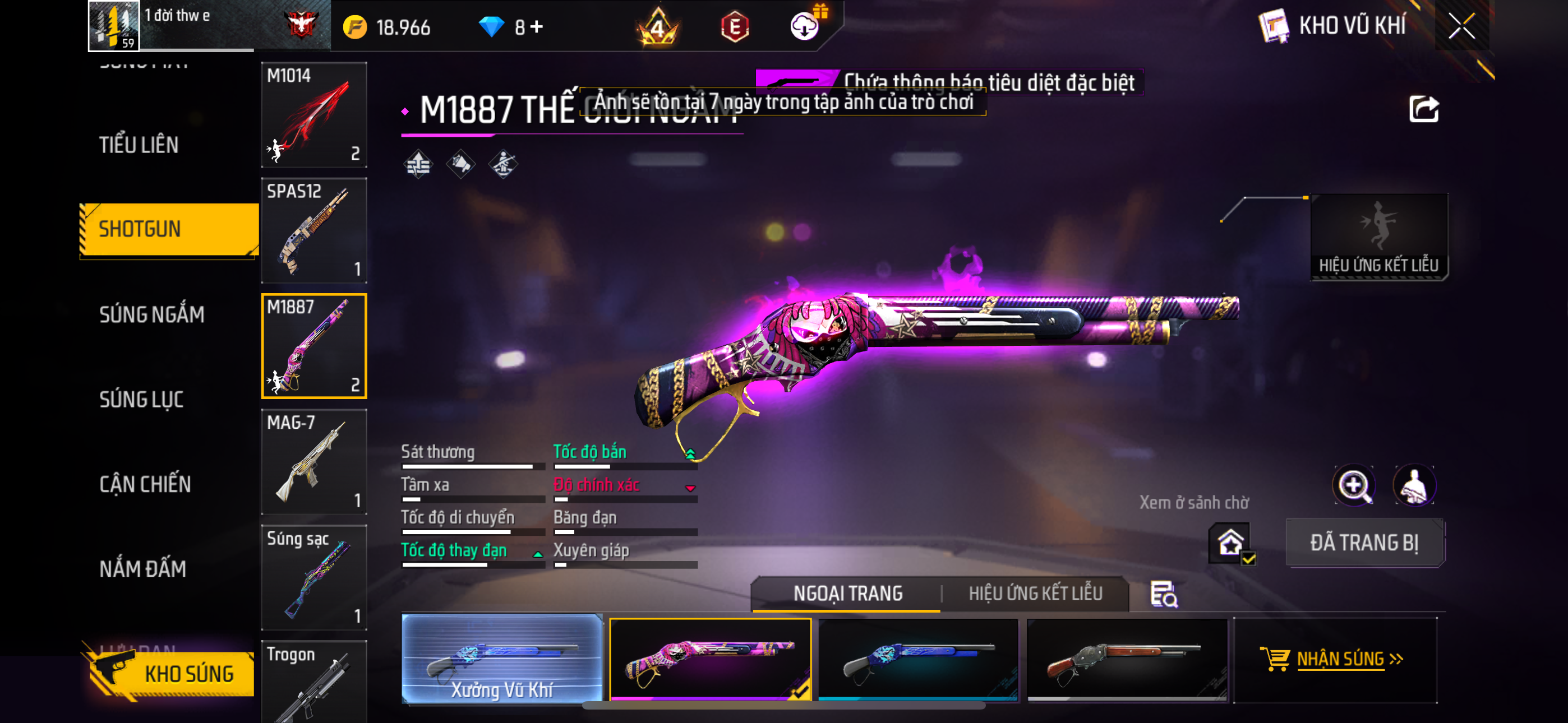Add diamonds with the plus button
This screenshot has height=723, width=1568.
click(x=537, y=27)
